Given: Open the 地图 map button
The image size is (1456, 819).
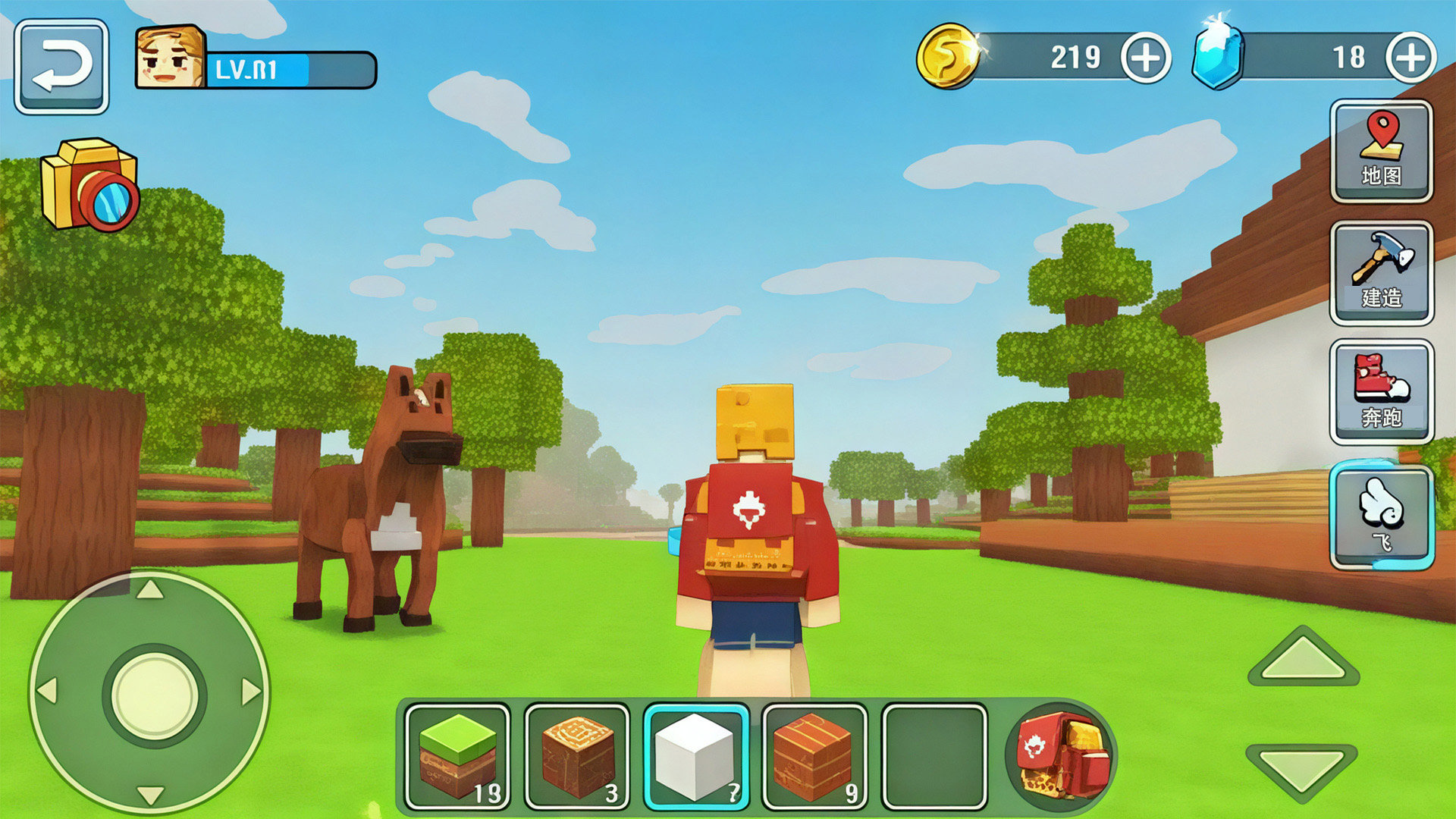Looking at the screenshot, I should pyautogui.click(x=1381, y=152).
